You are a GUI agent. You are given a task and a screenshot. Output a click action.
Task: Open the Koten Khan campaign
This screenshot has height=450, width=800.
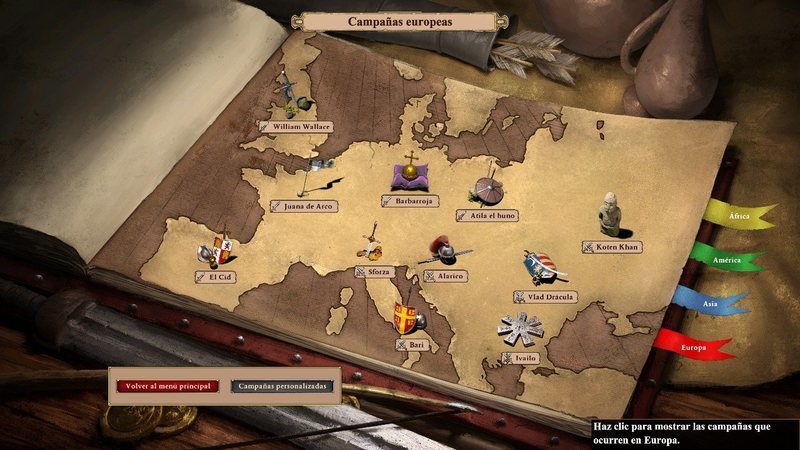coord(611,246)
